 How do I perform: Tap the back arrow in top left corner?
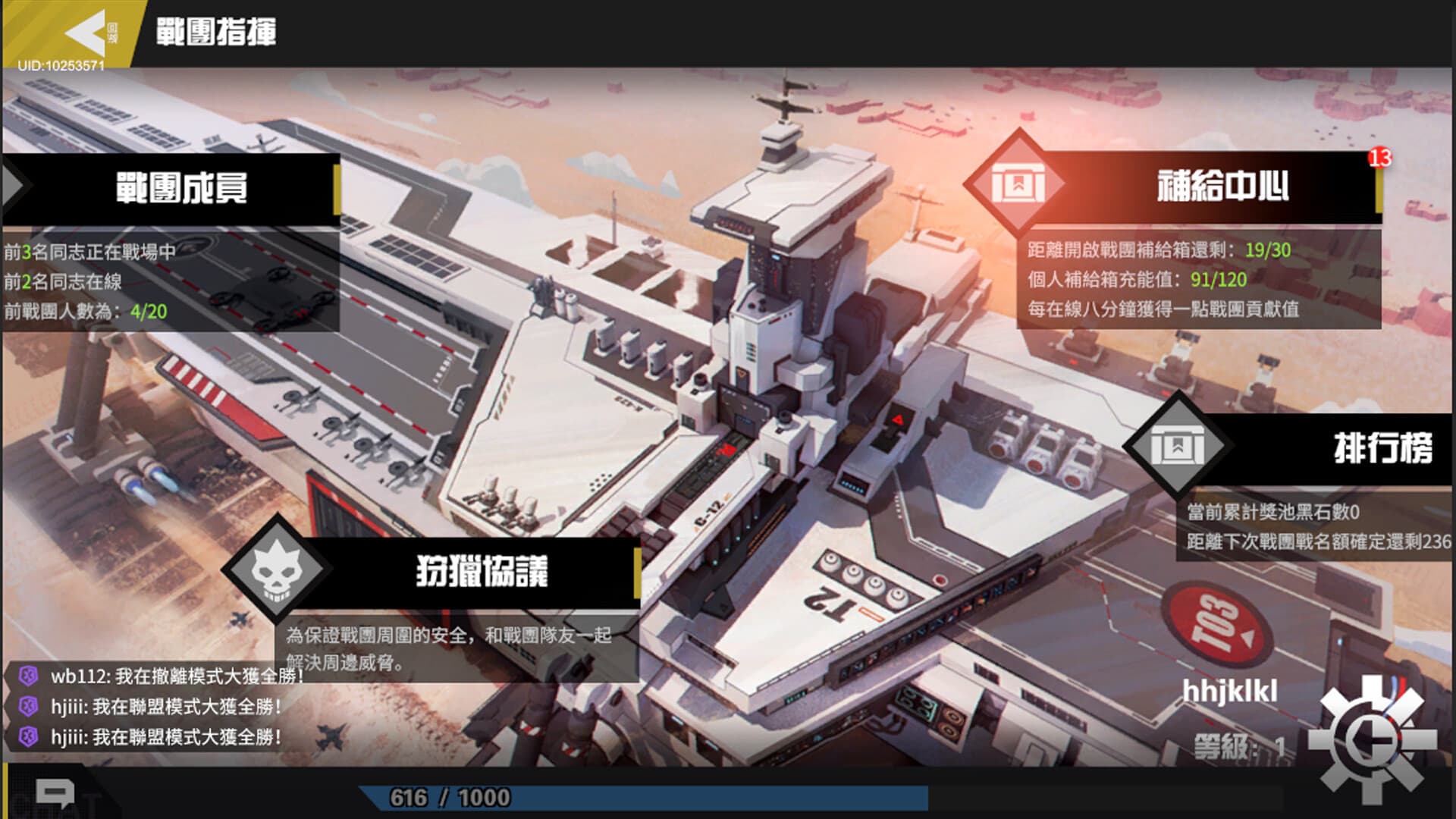pos(83,32)
